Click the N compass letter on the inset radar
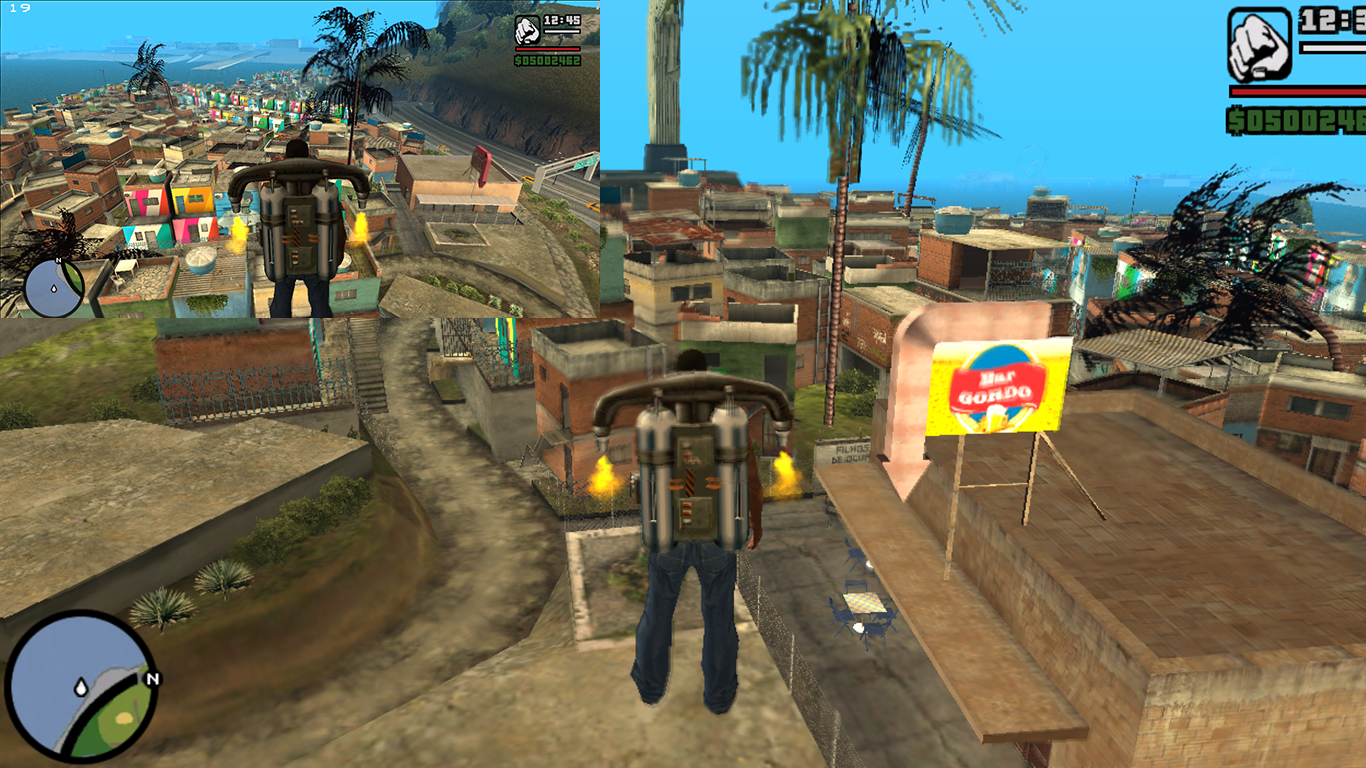This screenshot has height=768, width=1366. tap(58, 260)
